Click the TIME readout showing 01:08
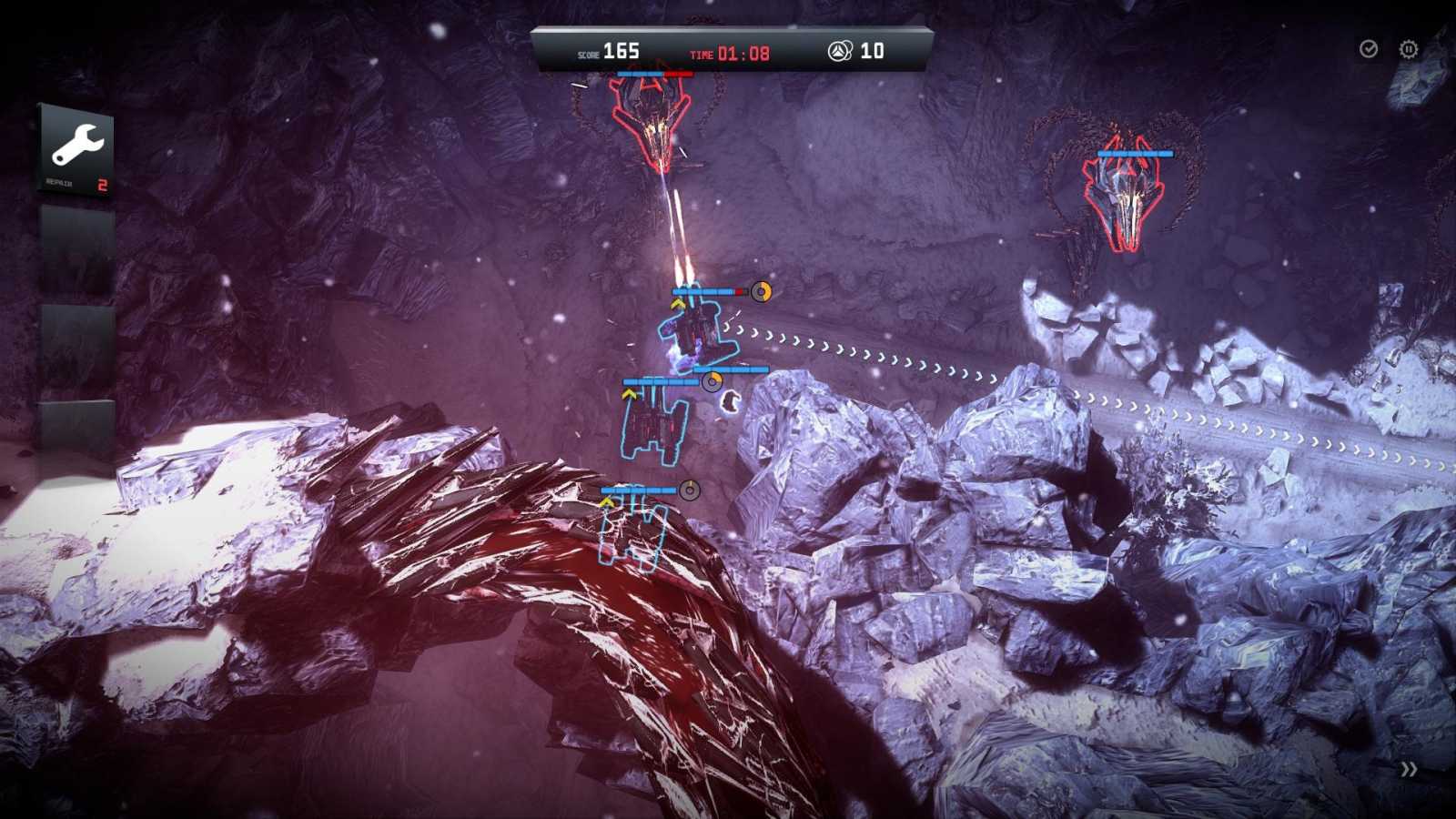The image size is (1456, 819). [x=742, y=52]
